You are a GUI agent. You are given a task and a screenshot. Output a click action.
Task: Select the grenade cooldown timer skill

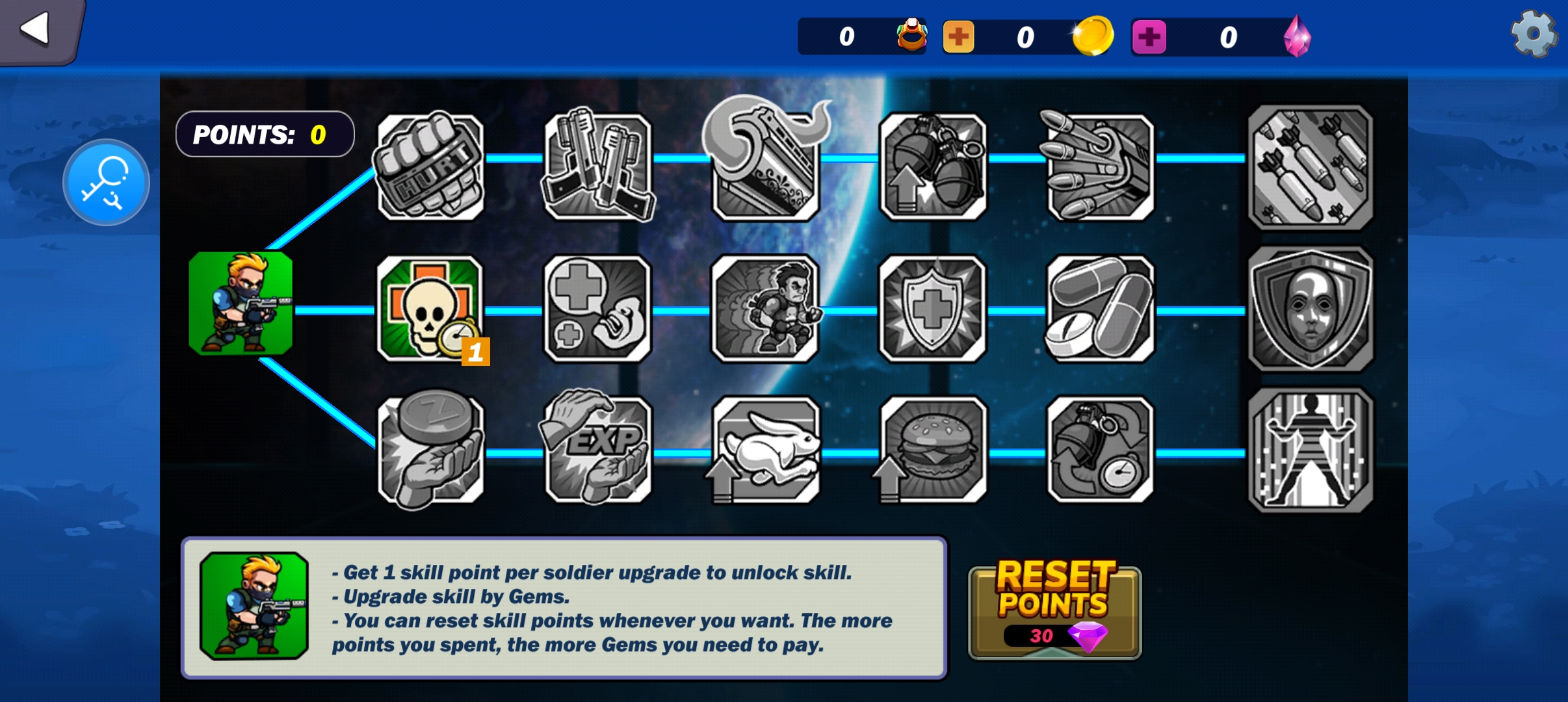click(x=1100, y=450)
